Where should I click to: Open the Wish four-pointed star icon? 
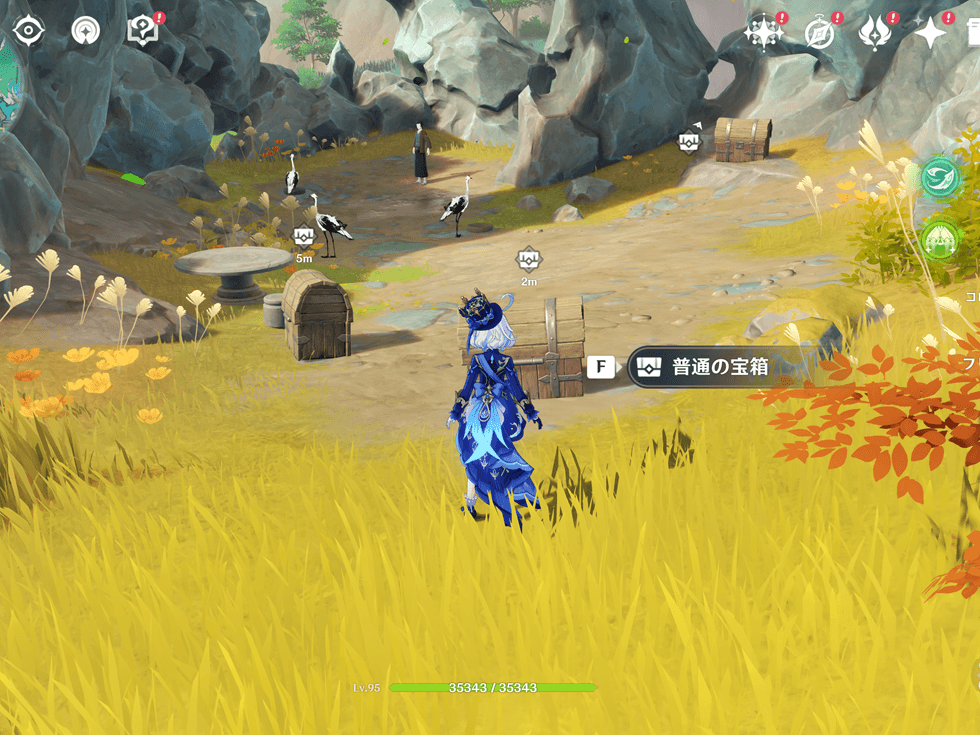pyautogui.click(x=930, y=33)
